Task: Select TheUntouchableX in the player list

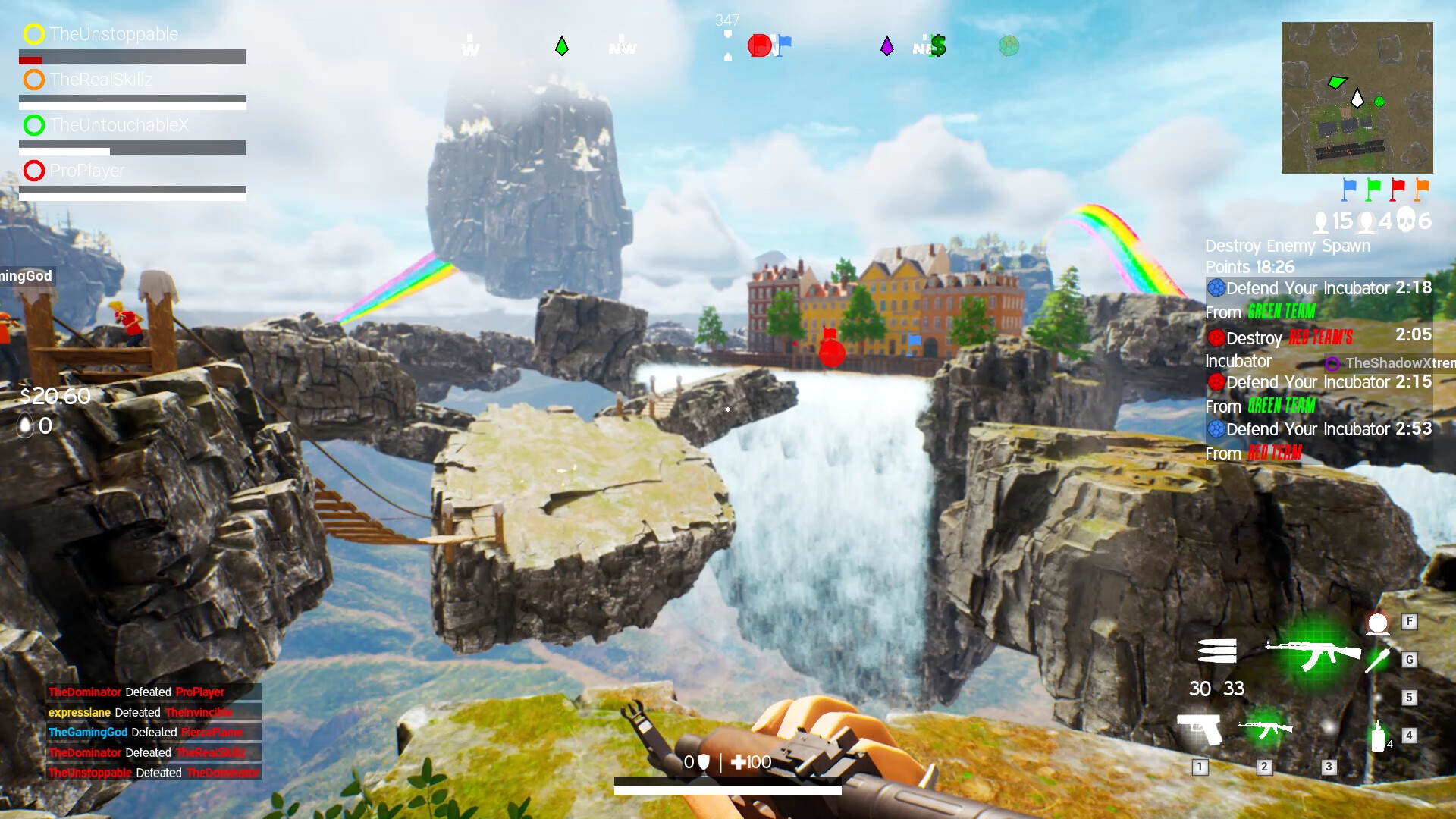Action: (119, 125)
